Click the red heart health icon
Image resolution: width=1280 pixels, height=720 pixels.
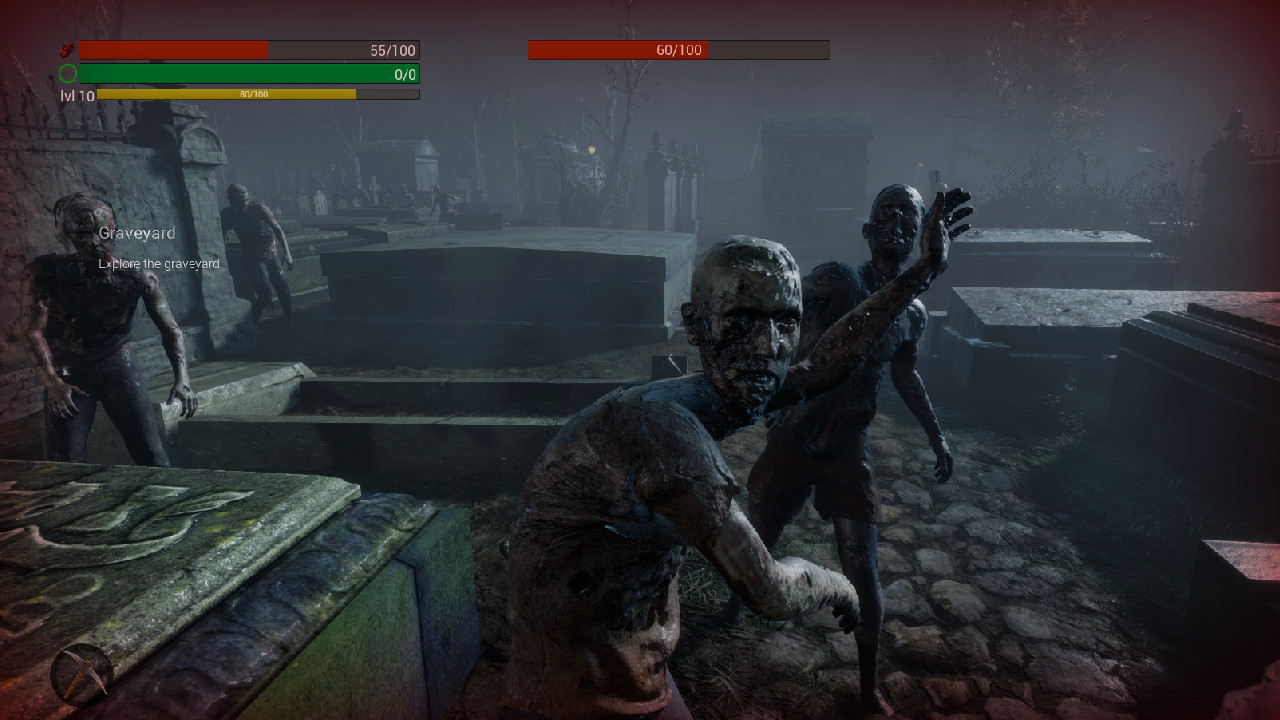(68, 48)
